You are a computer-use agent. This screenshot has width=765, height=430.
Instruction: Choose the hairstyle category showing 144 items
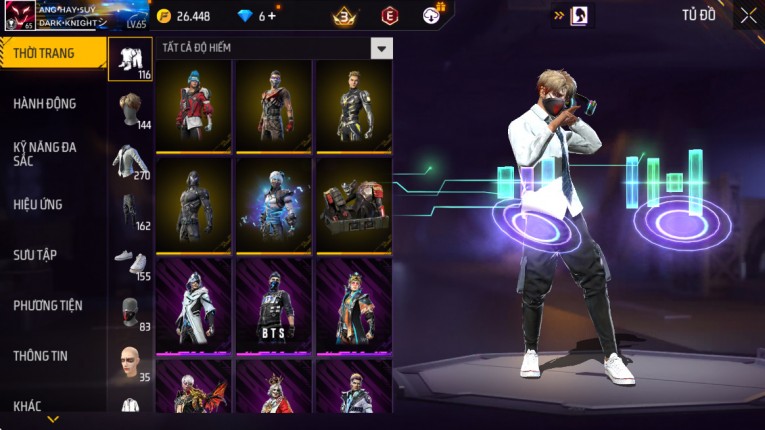click(x=131, y=110)
